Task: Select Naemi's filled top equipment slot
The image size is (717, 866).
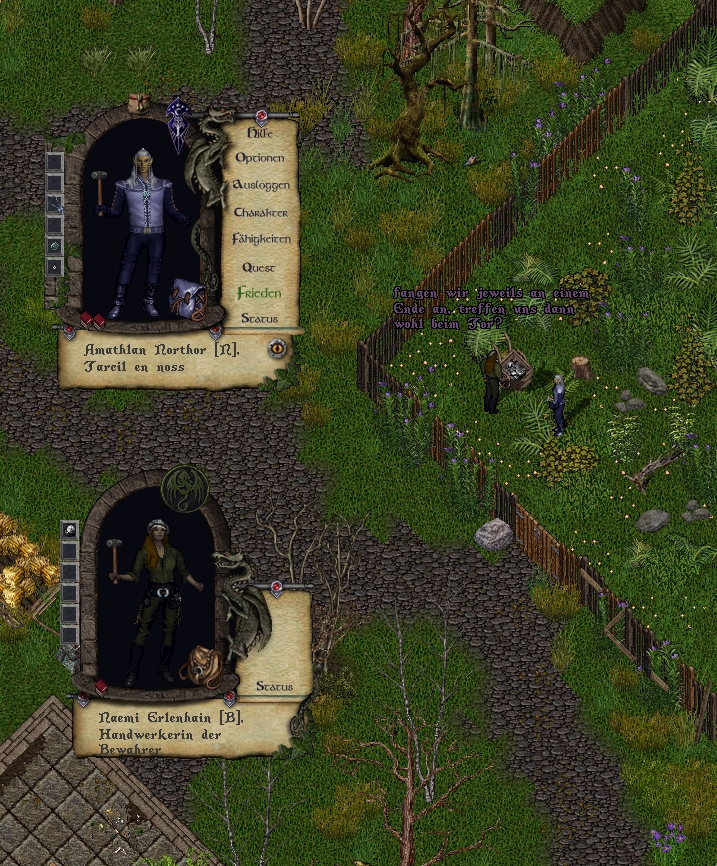Action: [69, 530]
